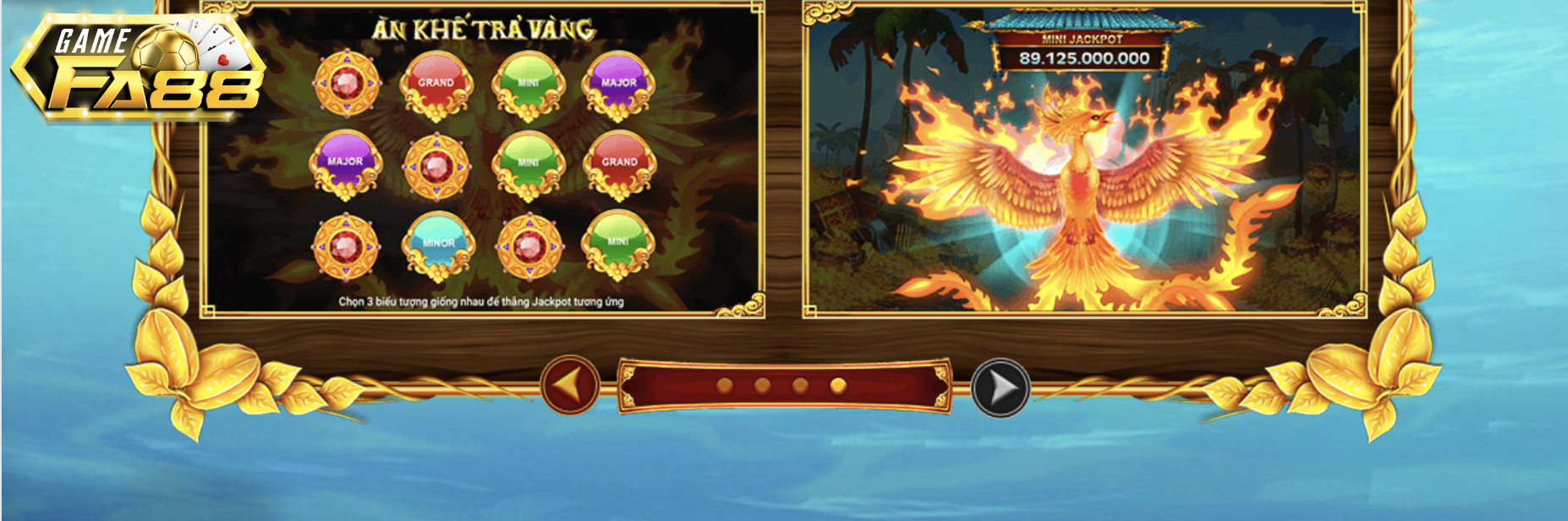The image size is (1568, 521).
Task: Pick the blue MINOR jackpot orb
Action: 438,244
